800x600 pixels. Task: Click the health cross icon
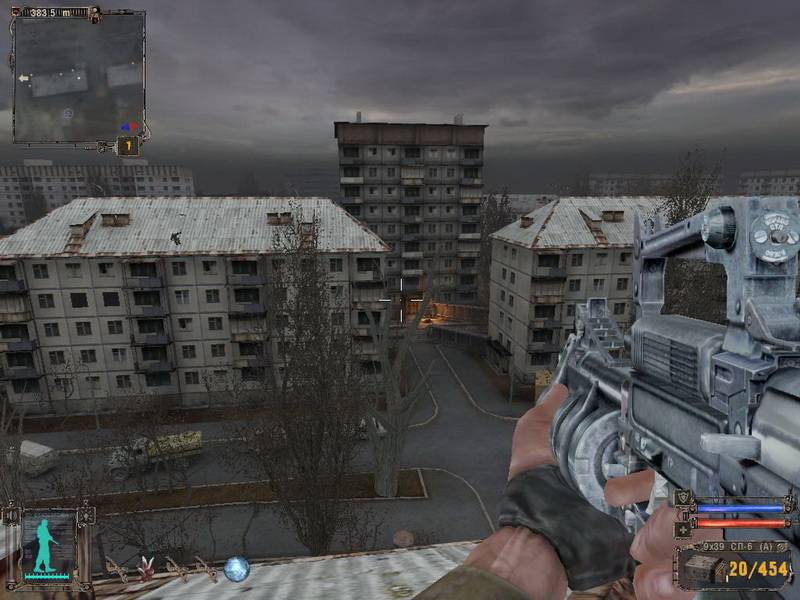click(684, 527)
